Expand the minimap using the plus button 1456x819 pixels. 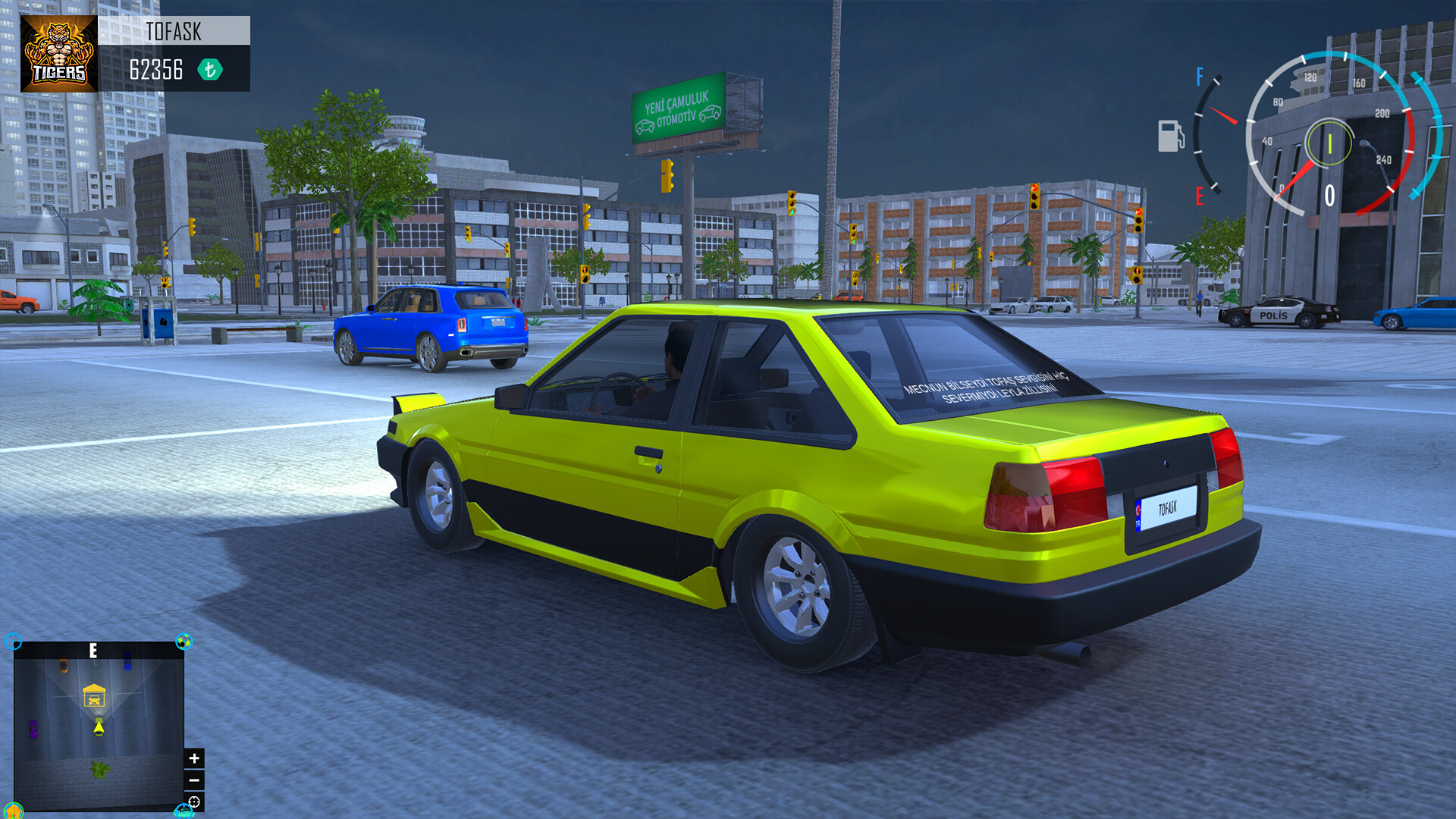pyautogui.click(x=194, y=758)
